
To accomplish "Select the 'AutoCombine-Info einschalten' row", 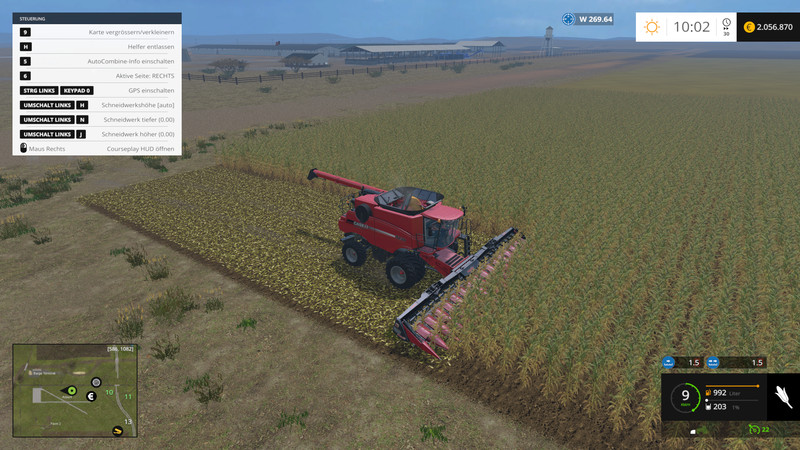I will (97, 61).
